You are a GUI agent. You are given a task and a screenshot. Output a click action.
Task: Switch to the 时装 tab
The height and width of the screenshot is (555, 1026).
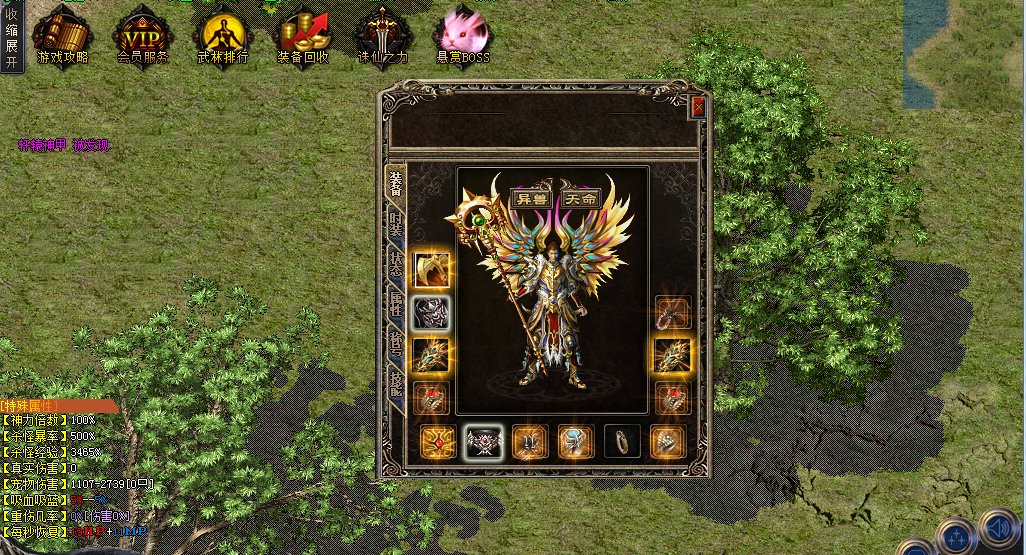(397, 223)
